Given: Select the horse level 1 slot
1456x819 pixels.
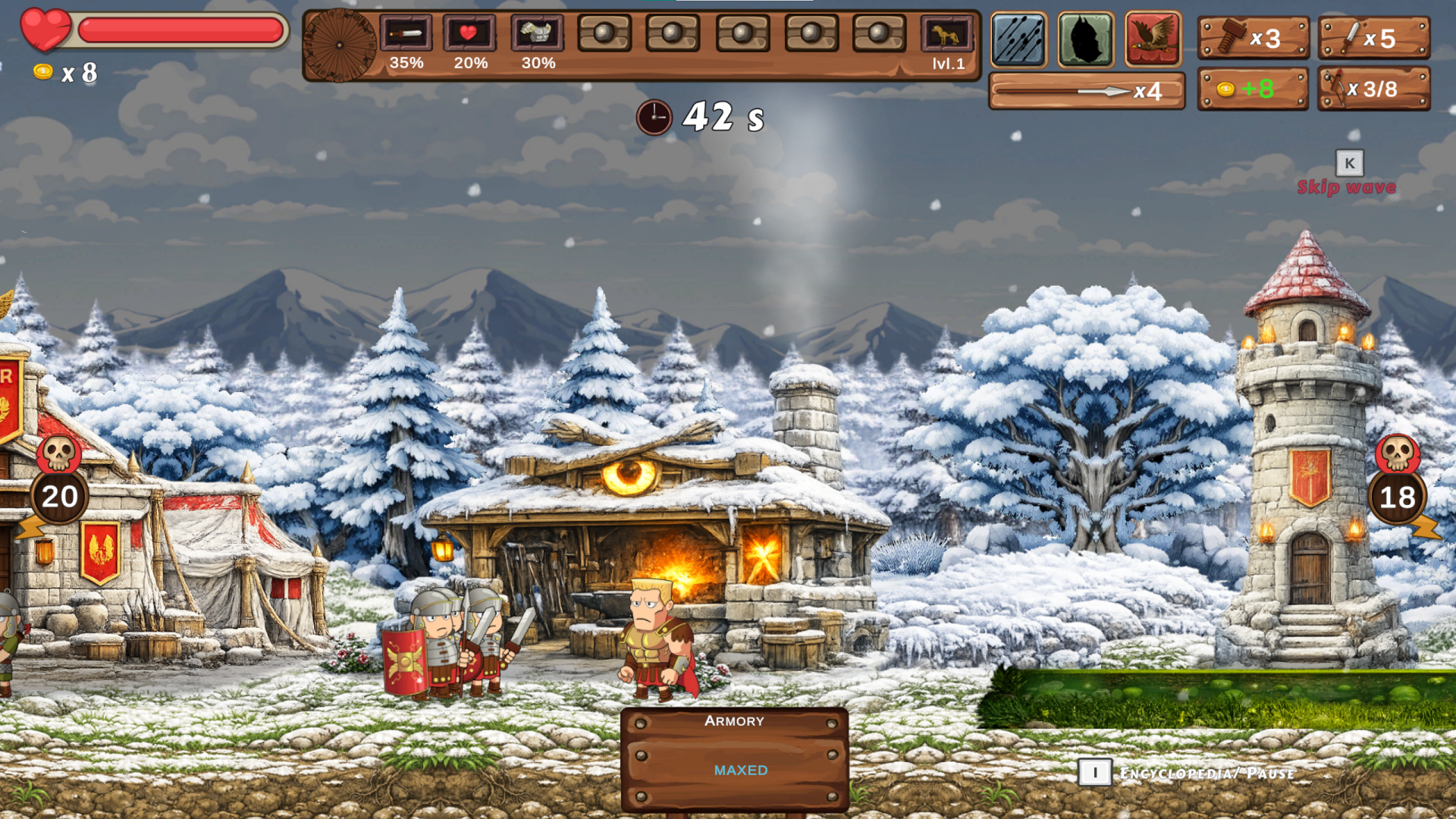Looking at the screenshot, I should click(x=947, y=35).
